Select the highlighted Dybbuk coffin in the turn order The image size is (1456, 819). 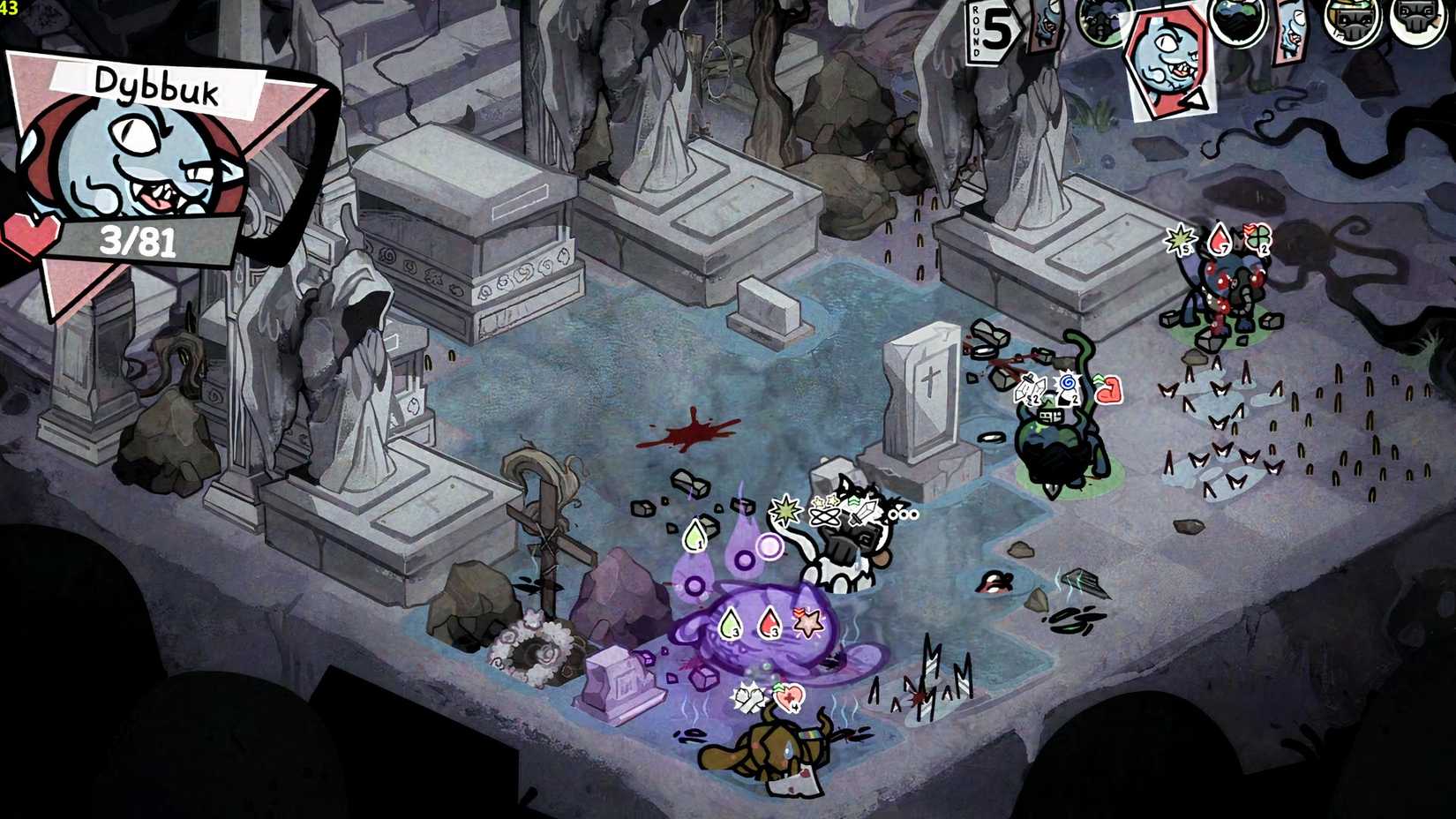[x=1167, y=52]
